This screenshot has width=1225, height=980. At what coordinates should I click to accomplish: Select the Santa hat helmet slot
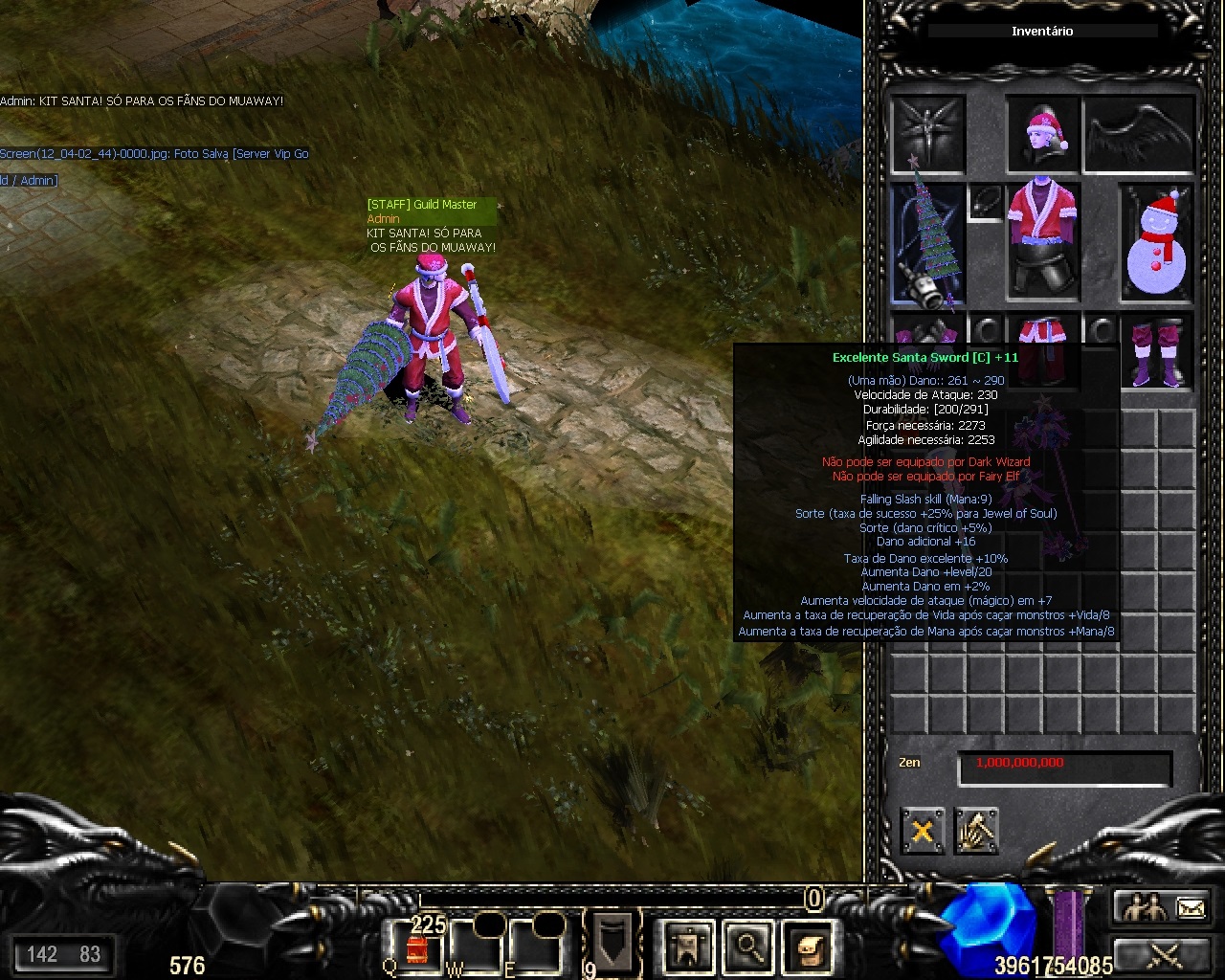coord(1043,133)
